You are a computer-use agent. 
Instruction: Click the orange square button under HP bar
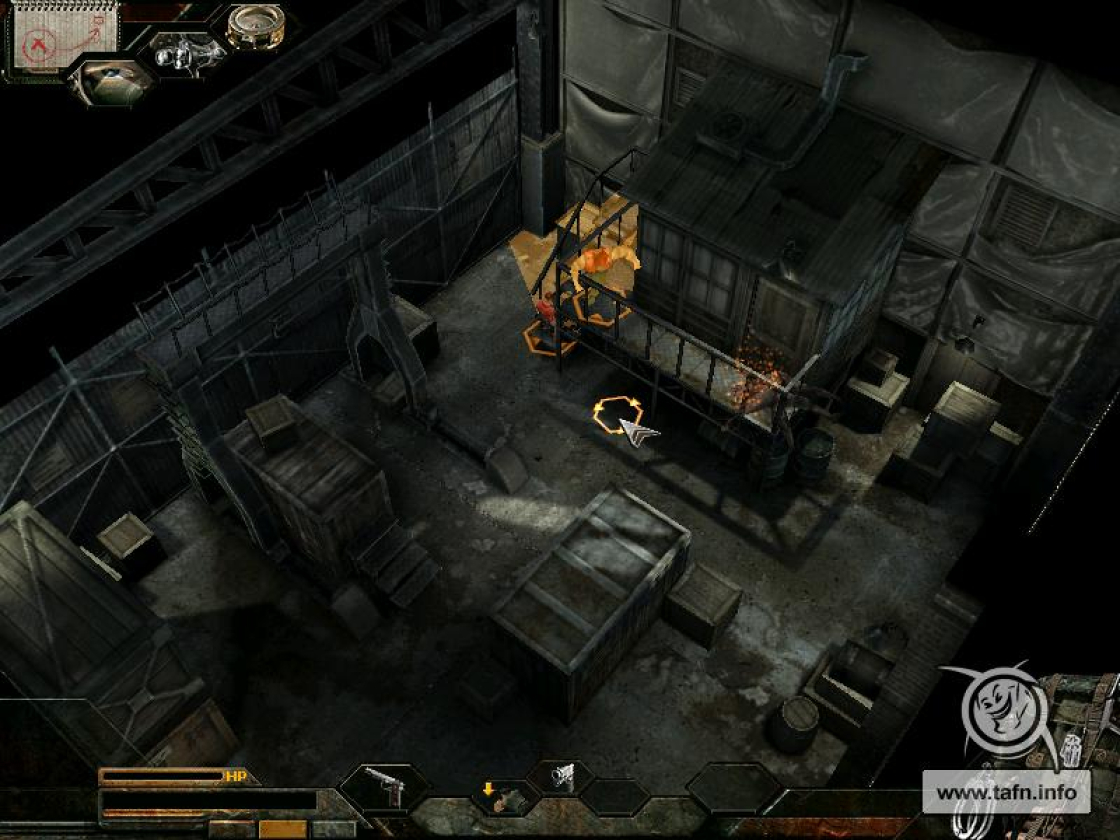[x=282, y=829]
